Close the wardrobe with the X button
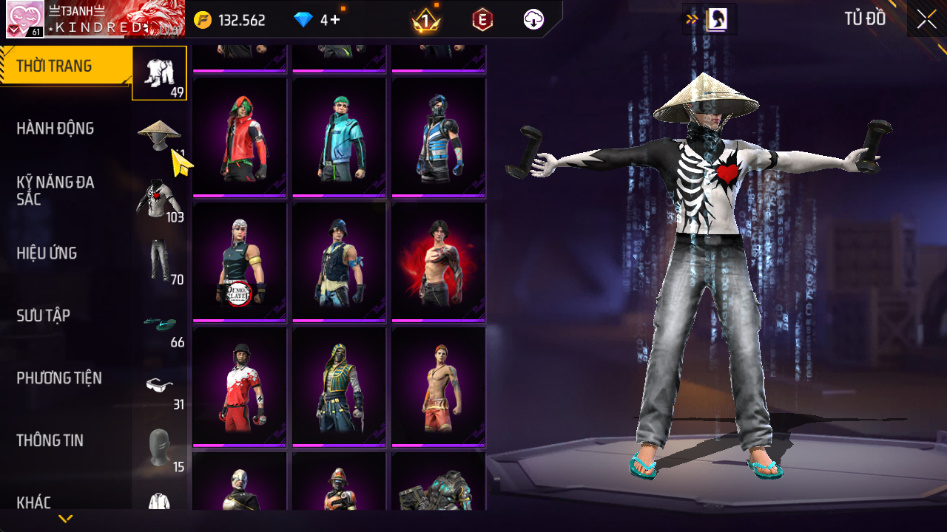The height and width of the screenshot is (532, 947). [x=927, y=18]
